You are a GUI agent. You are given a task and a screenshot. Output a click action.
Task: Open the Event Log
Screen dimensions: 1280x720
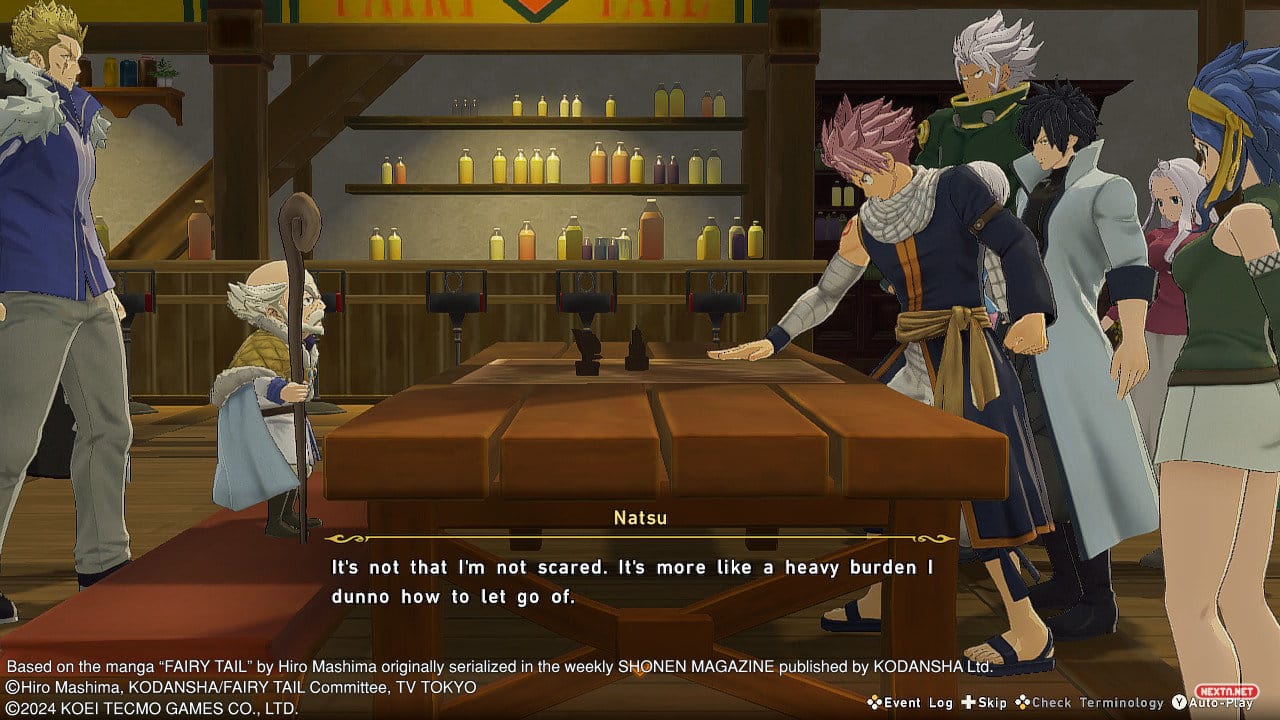point(910,703)
